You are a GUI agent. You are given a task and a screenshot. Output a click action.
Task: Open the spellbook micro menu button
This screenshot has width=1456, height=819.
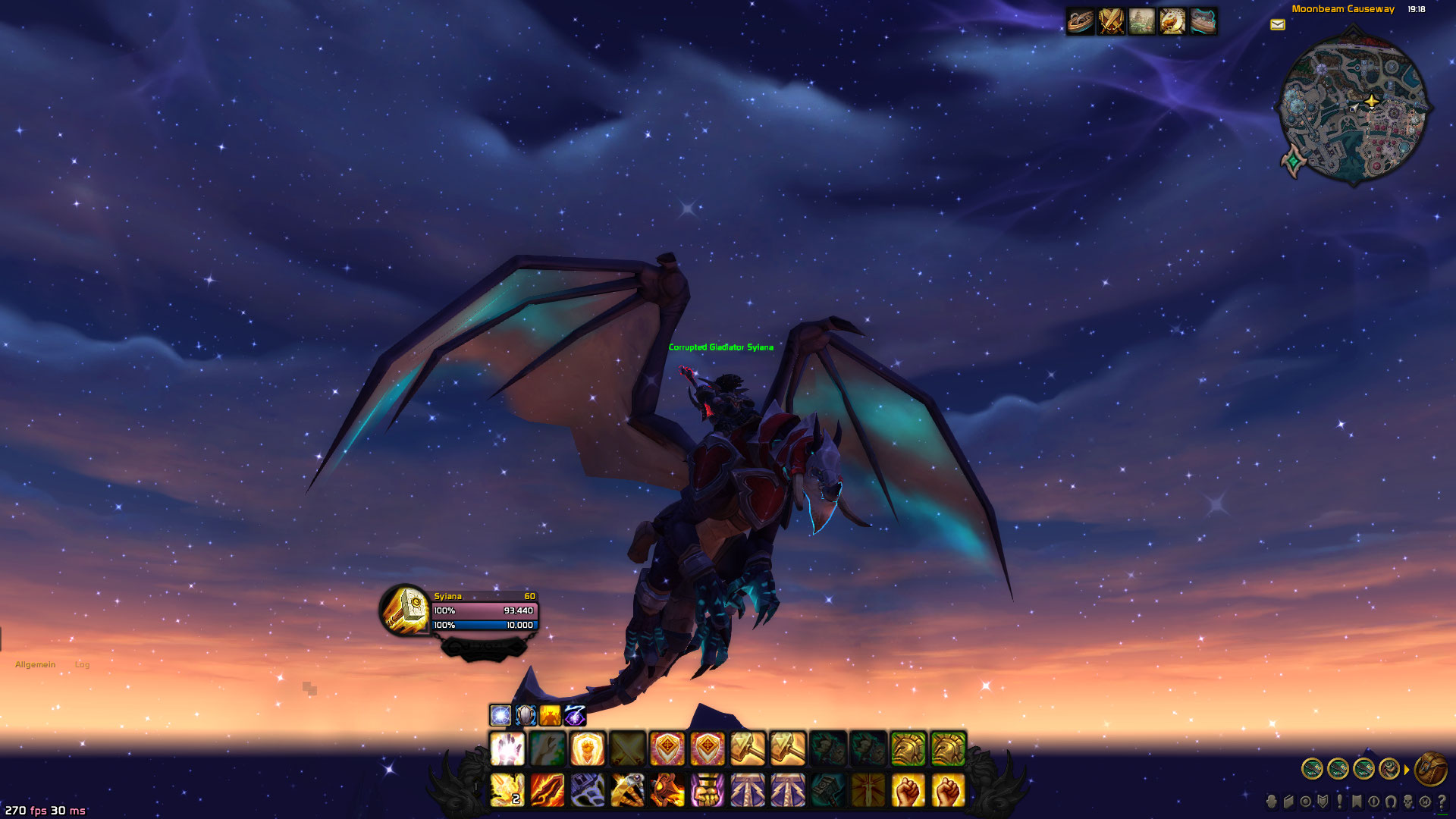[x=1288, y=802]
